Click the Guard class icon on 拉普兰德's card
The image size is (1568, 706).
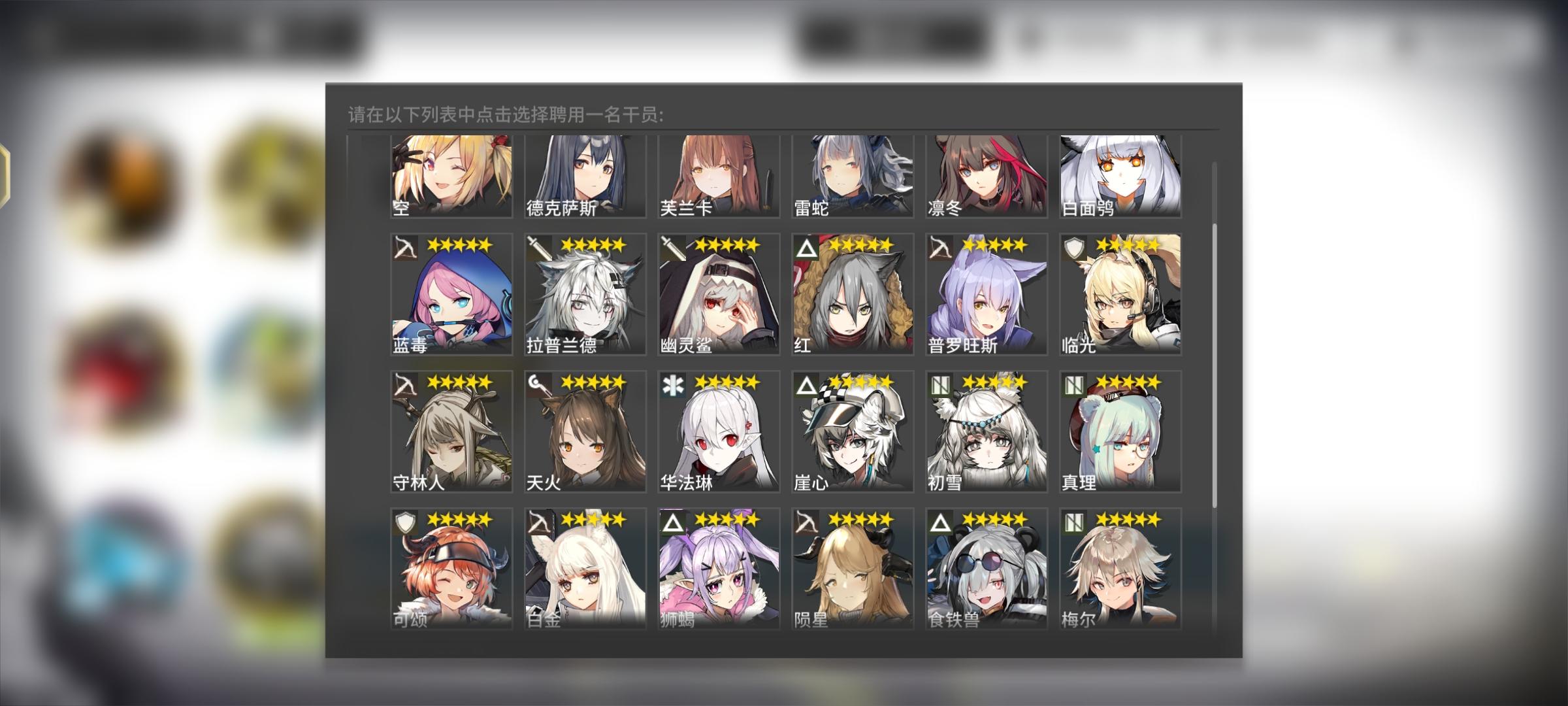[x=540, y=247]
